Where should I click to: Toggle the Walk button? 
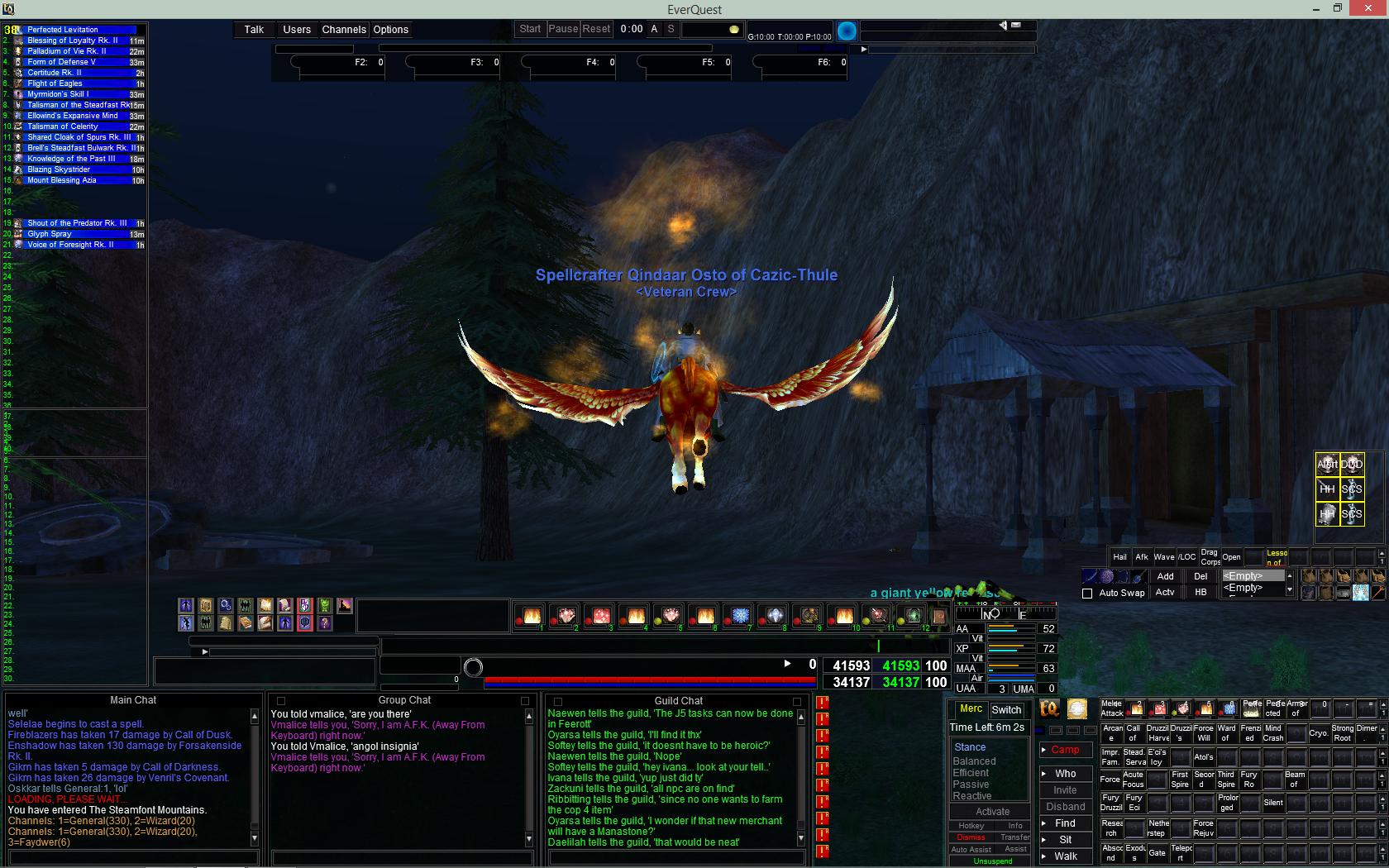pyautogui.click(x=1065, y=856)
